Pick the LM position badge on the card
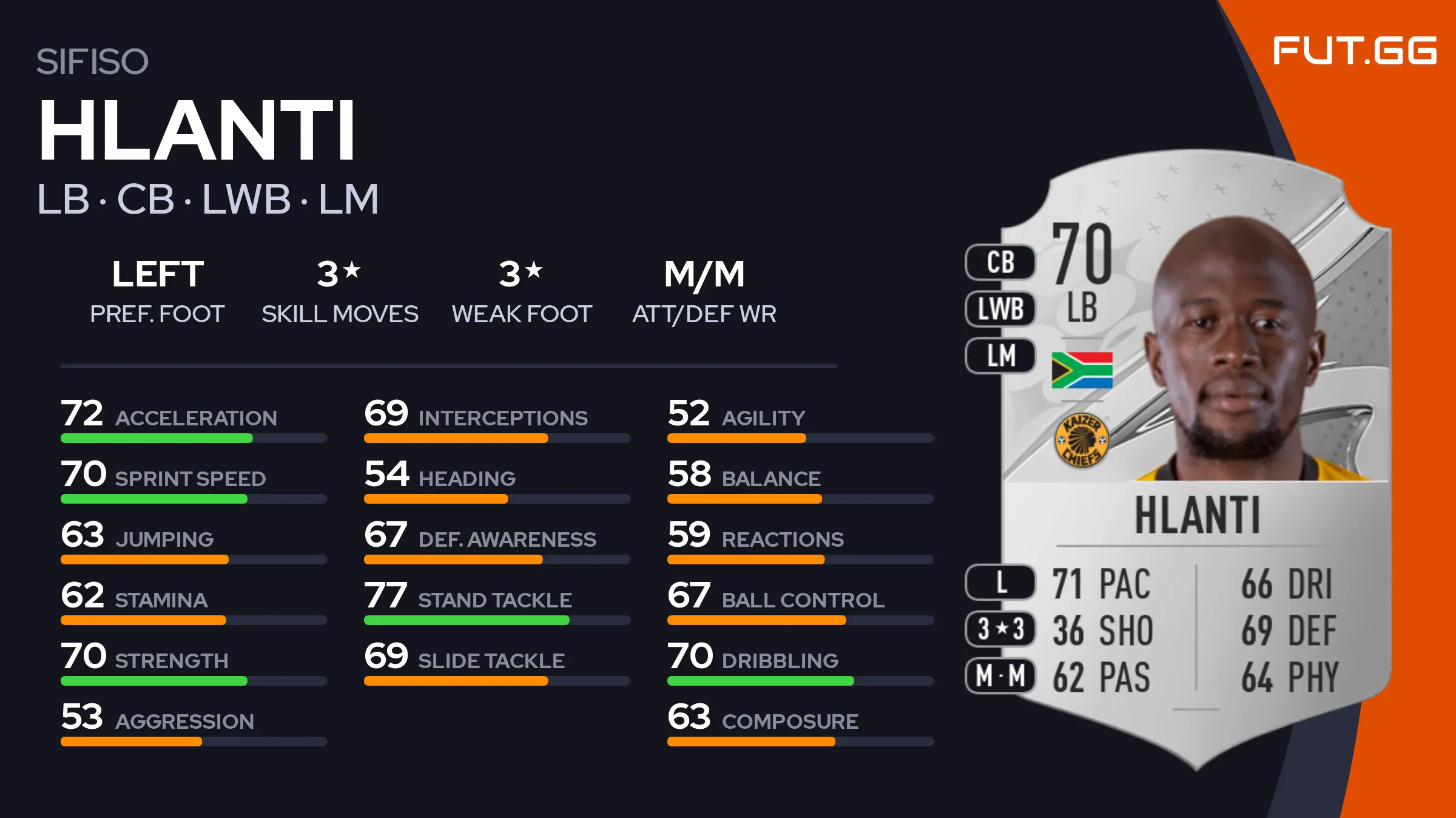 (1000, 356)
